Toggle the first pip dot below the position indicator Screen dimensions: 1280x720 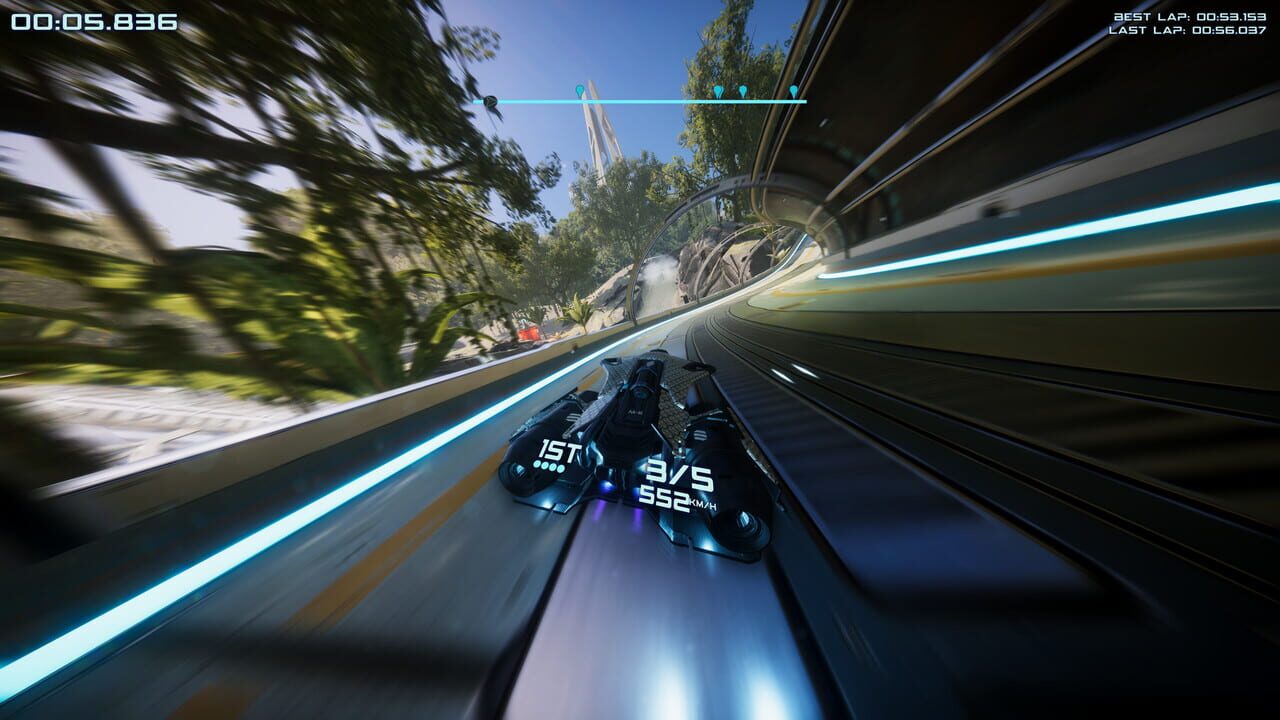click(537, 462)
